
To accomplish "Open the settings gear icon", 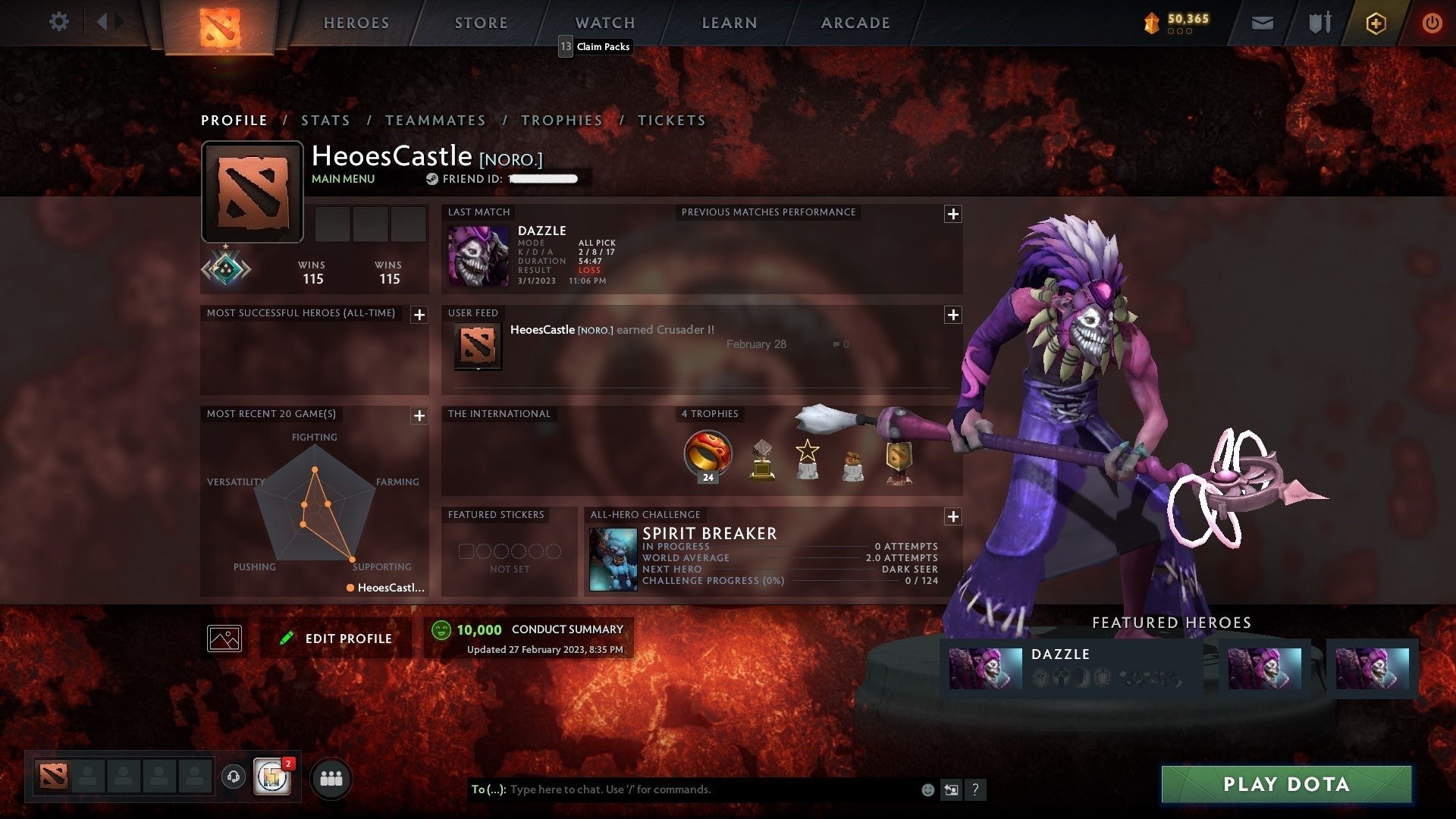I will coord(59,22).
